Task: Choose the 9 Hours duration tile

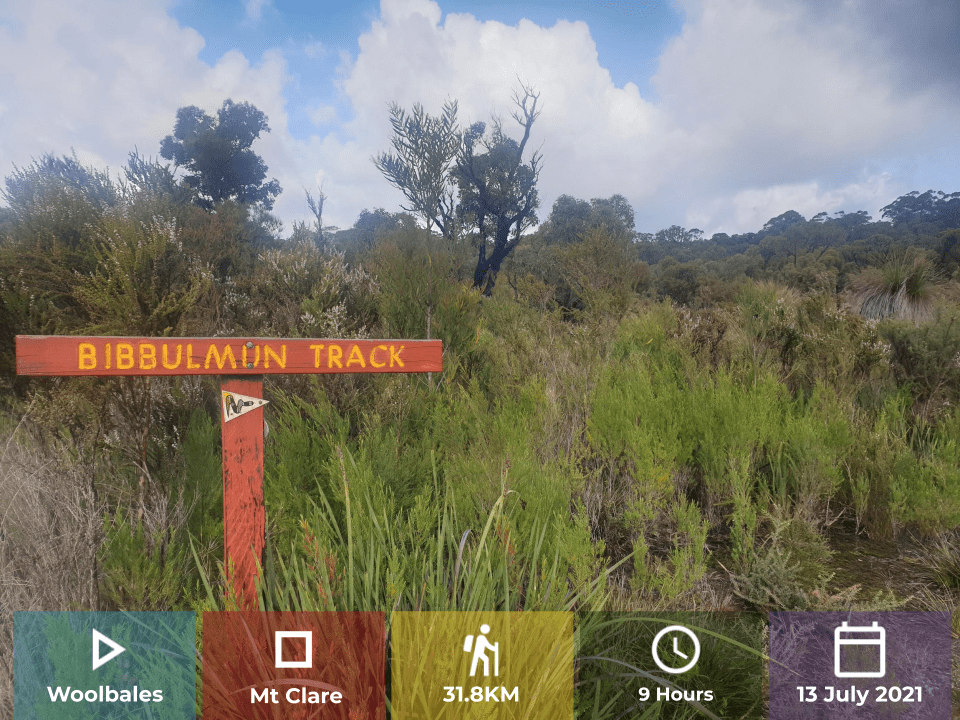Action: 675,665
